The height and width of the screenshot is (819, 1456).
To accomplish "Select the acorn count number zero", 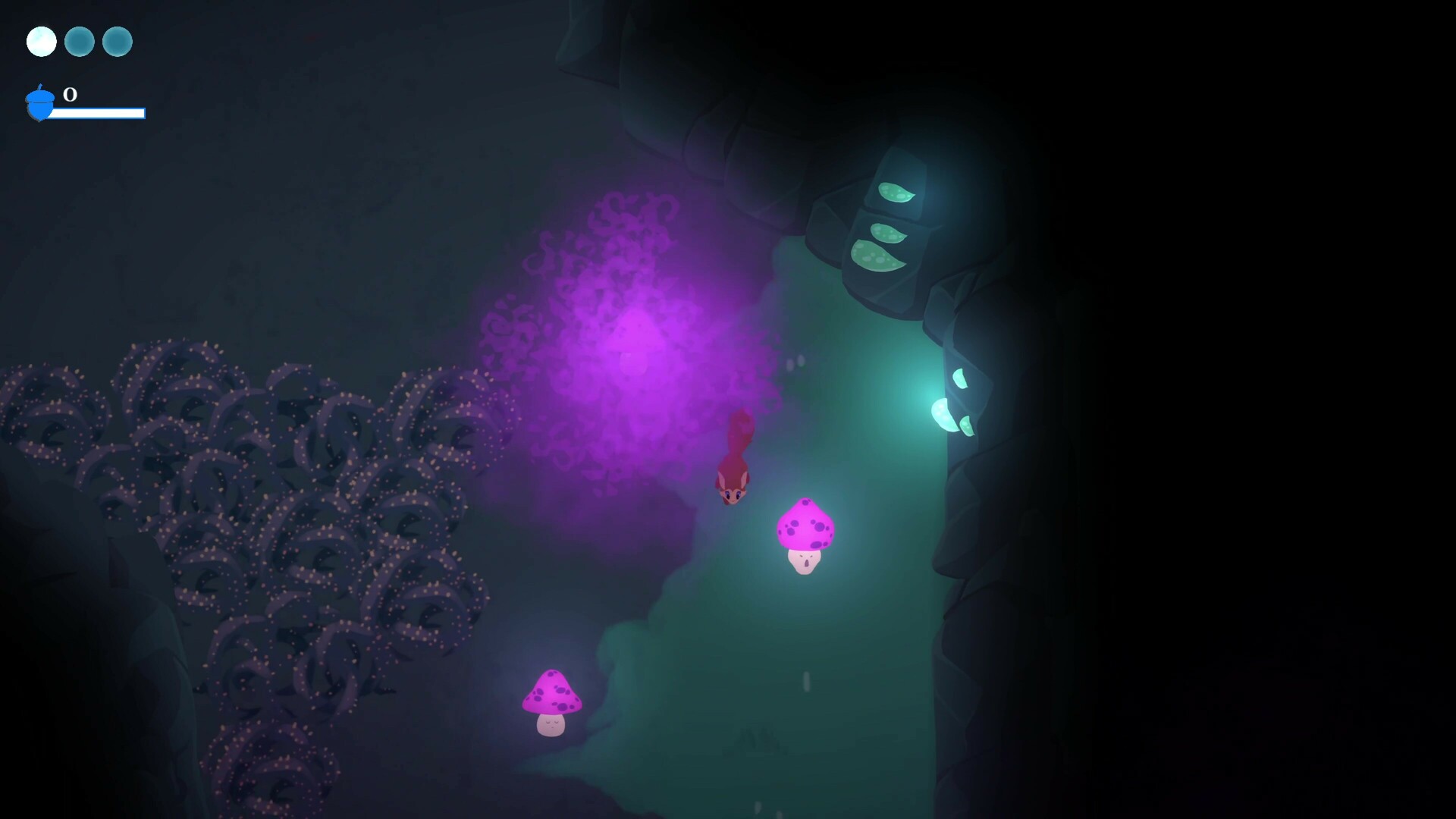I will [69, 96].
